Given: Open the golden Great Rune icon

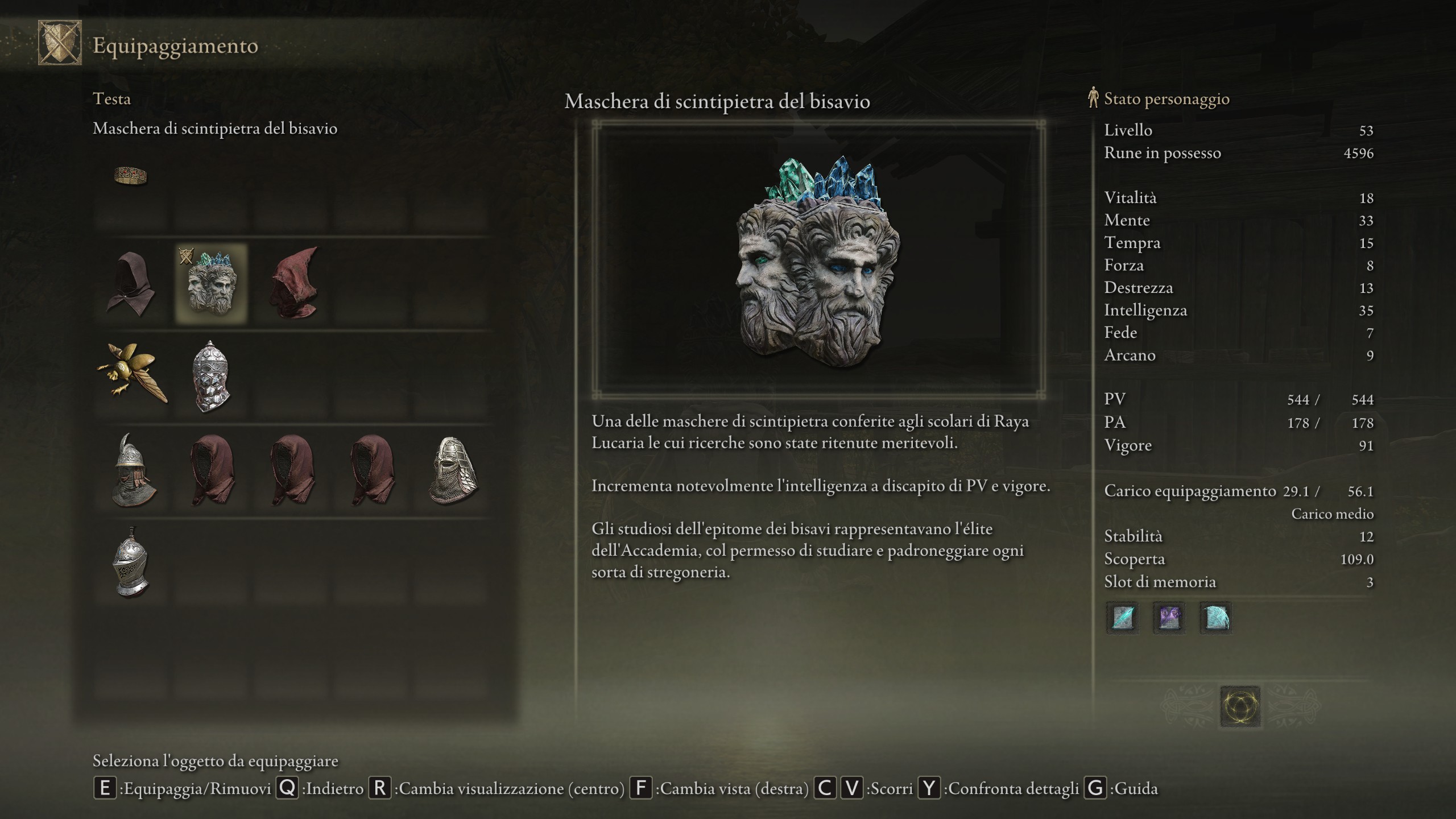Looking at the screenshot, I should (x=1240, y=706).
